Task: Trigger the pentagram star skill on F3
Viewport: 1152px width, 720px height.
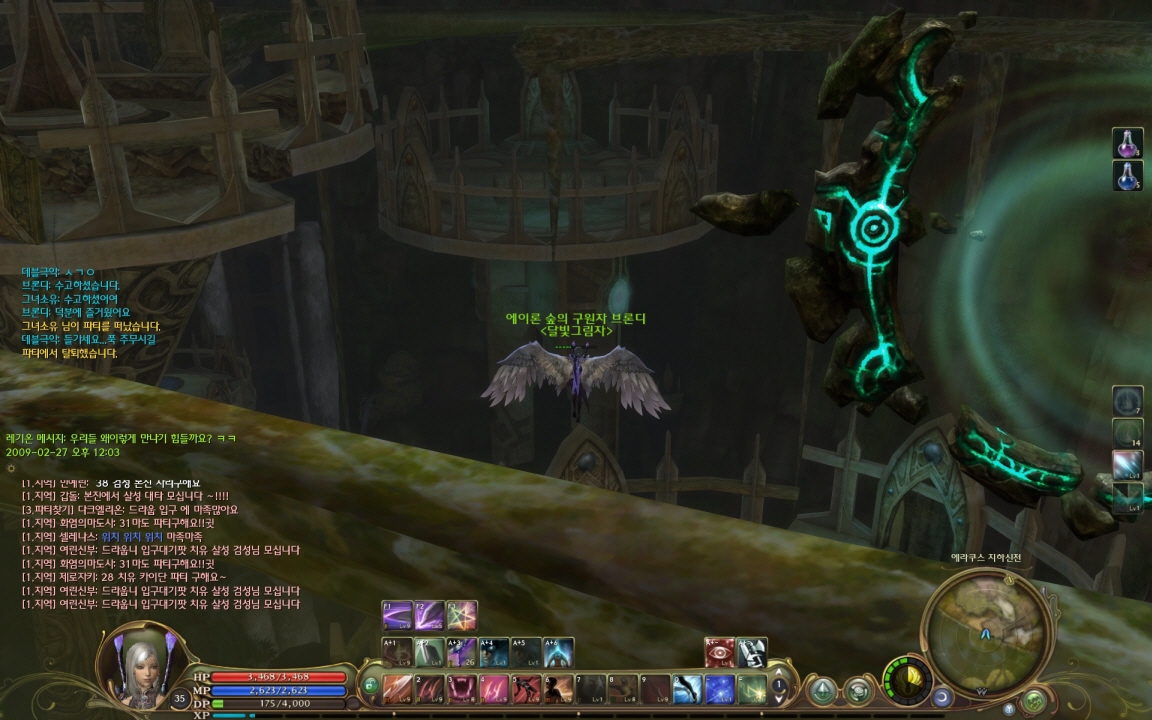Action: [x=462, y=615]
